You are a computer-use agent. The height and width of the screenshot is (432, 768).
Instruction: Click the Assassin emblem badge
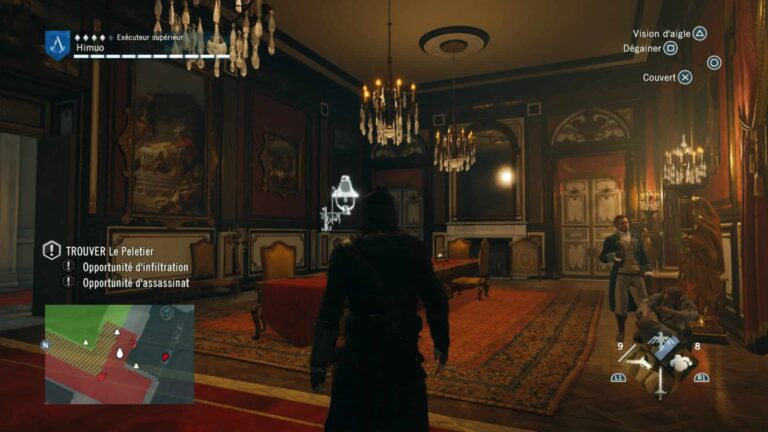tap(57, 43)
